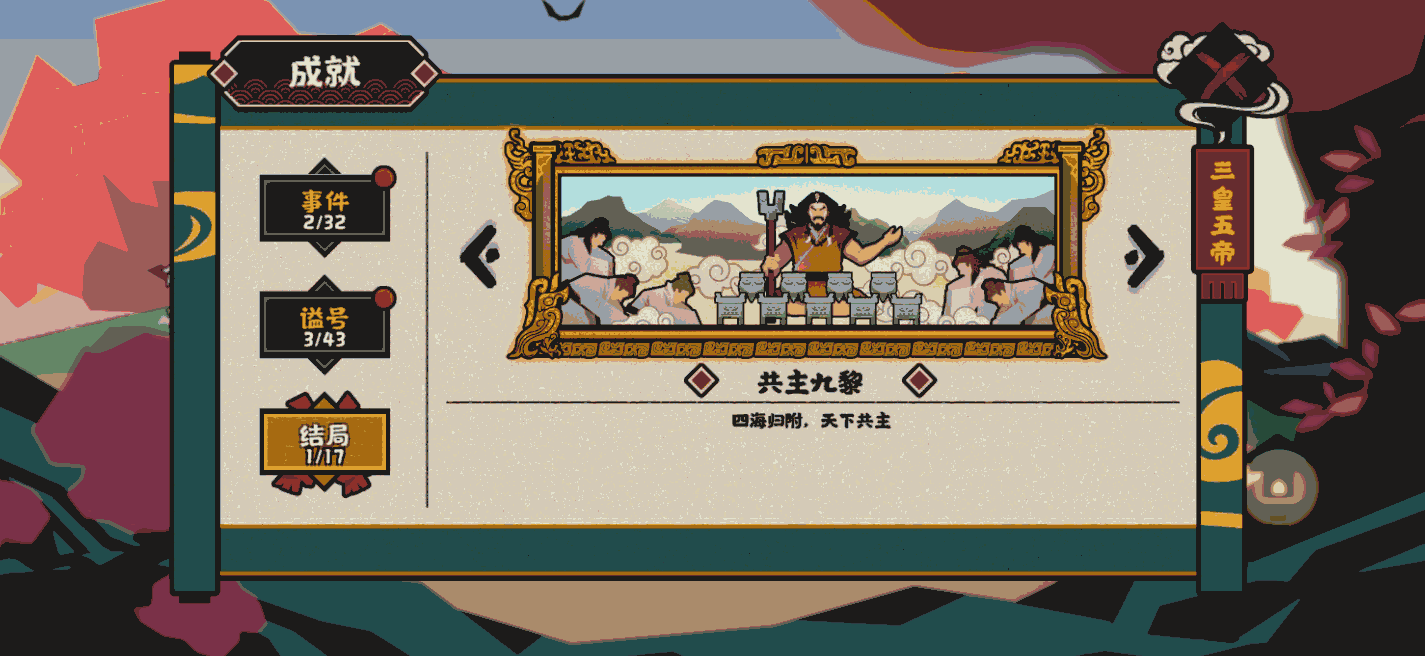Open the 谥号 category tab
The image size is (1425, 656).
tap(324, 325)
